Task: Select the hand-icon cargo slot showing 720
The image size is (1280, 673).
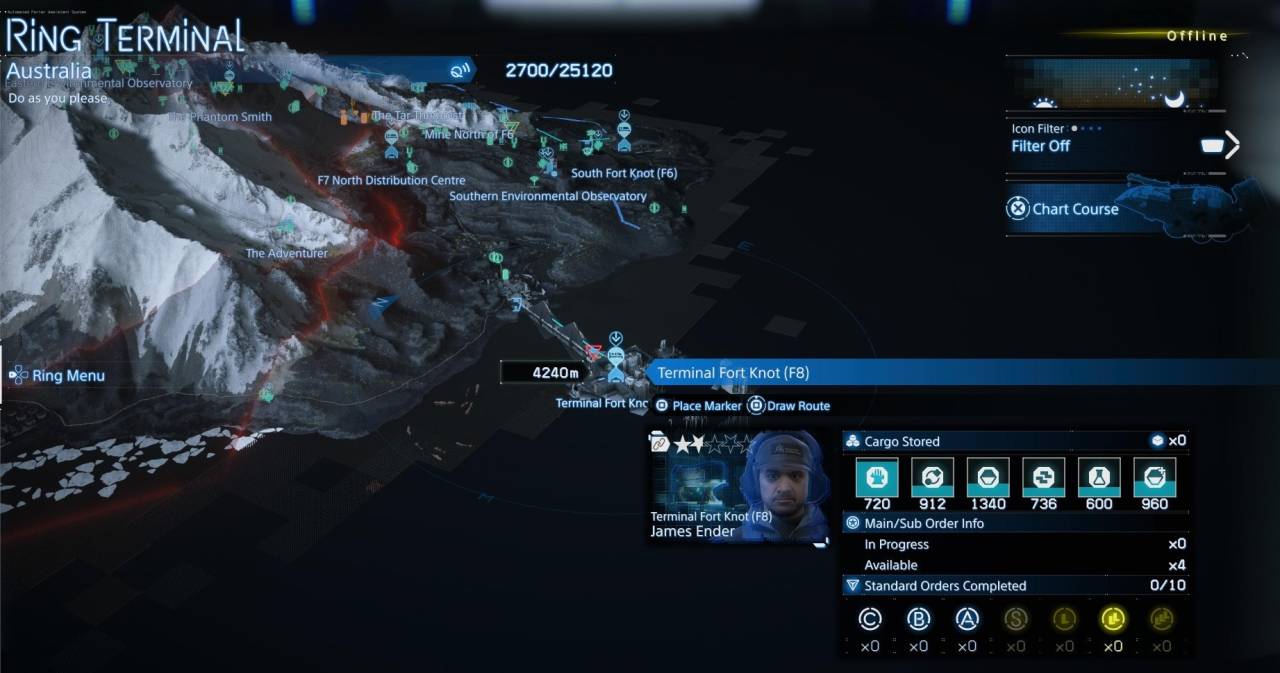Action: click(x=877, y=478)
